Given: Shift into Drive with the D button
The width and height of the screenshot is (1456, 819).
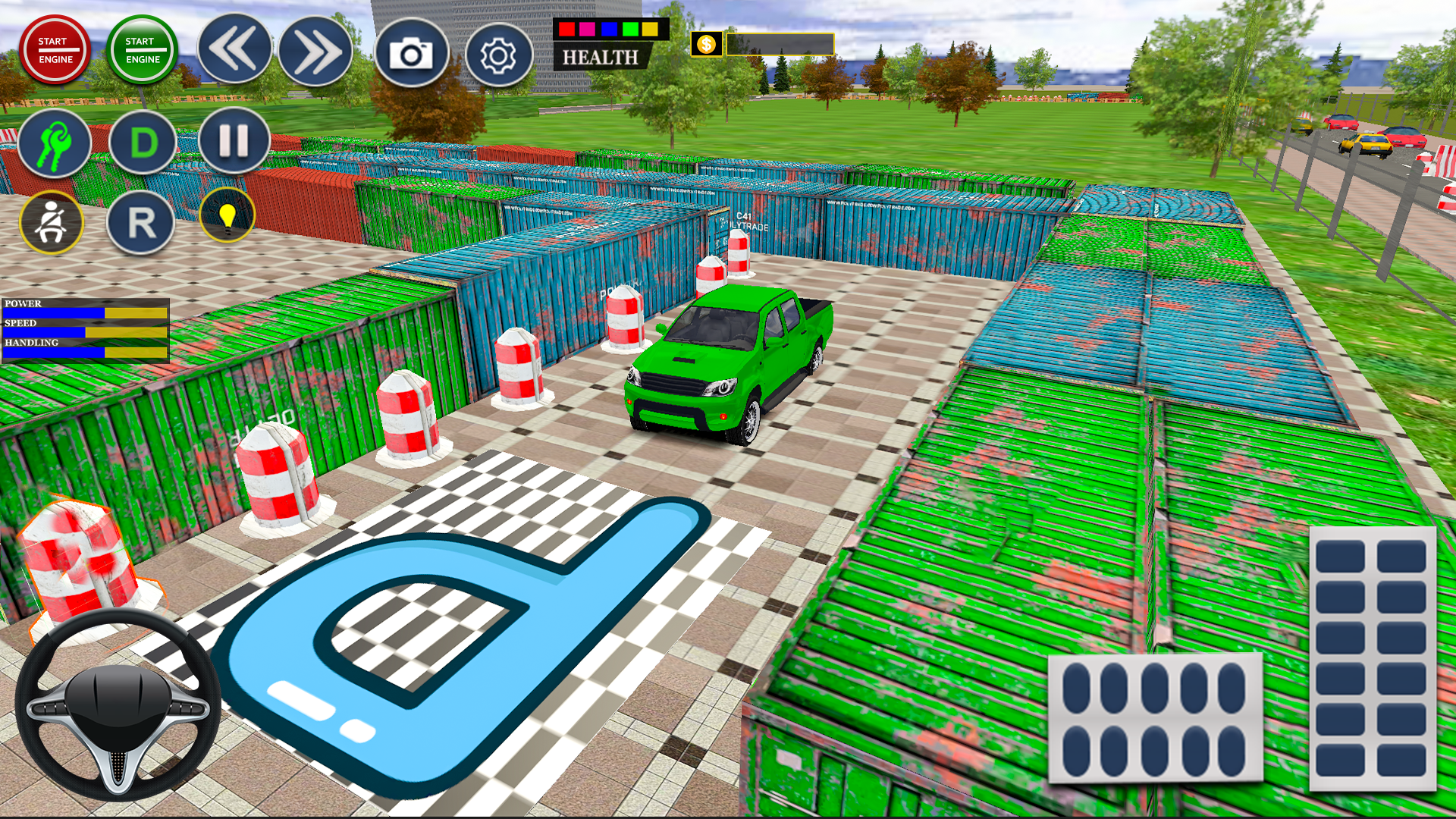Looking at the screenshot, I should coord(143,143).
